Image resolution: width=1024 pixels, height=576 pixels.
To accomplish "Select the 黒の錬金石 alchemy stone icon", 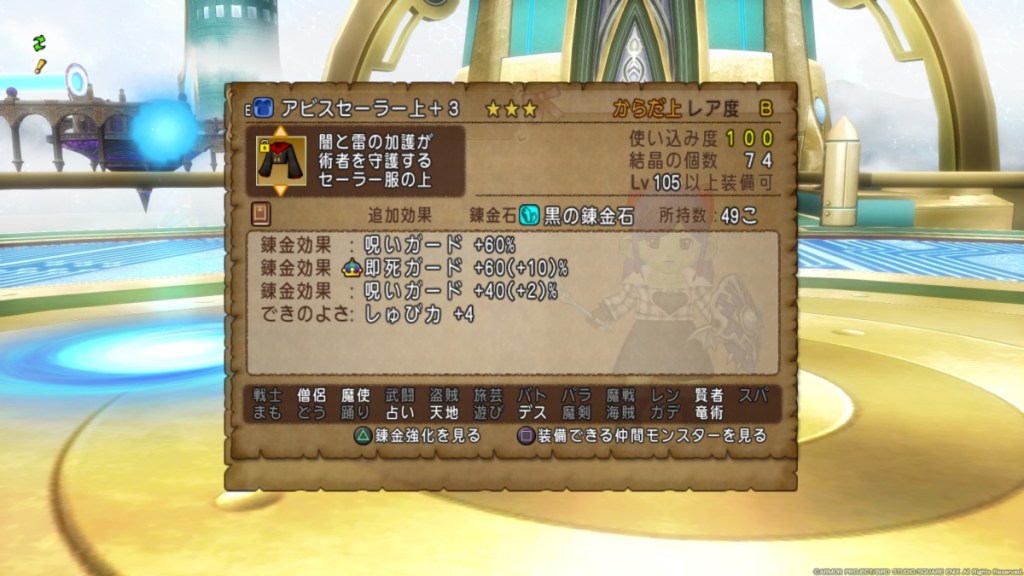I will pos(529,217).
